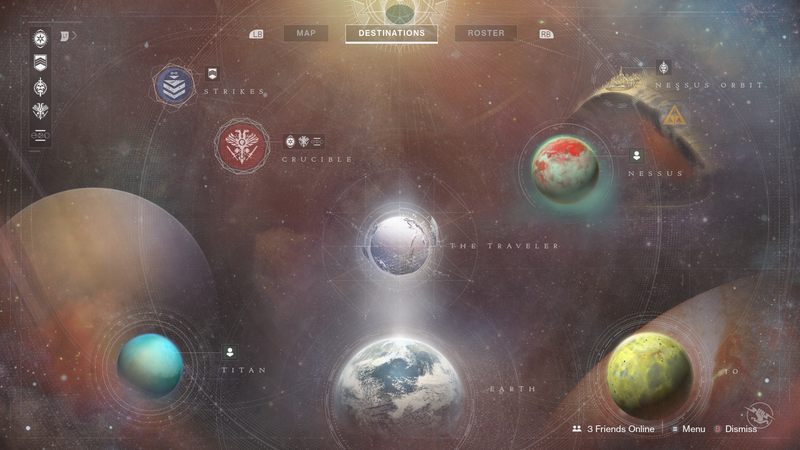Image resolution: width=800 pixels, height=450 pixels.
Task: Click the landing zone icon beside Nessus
Action: [x=636, y=156]
